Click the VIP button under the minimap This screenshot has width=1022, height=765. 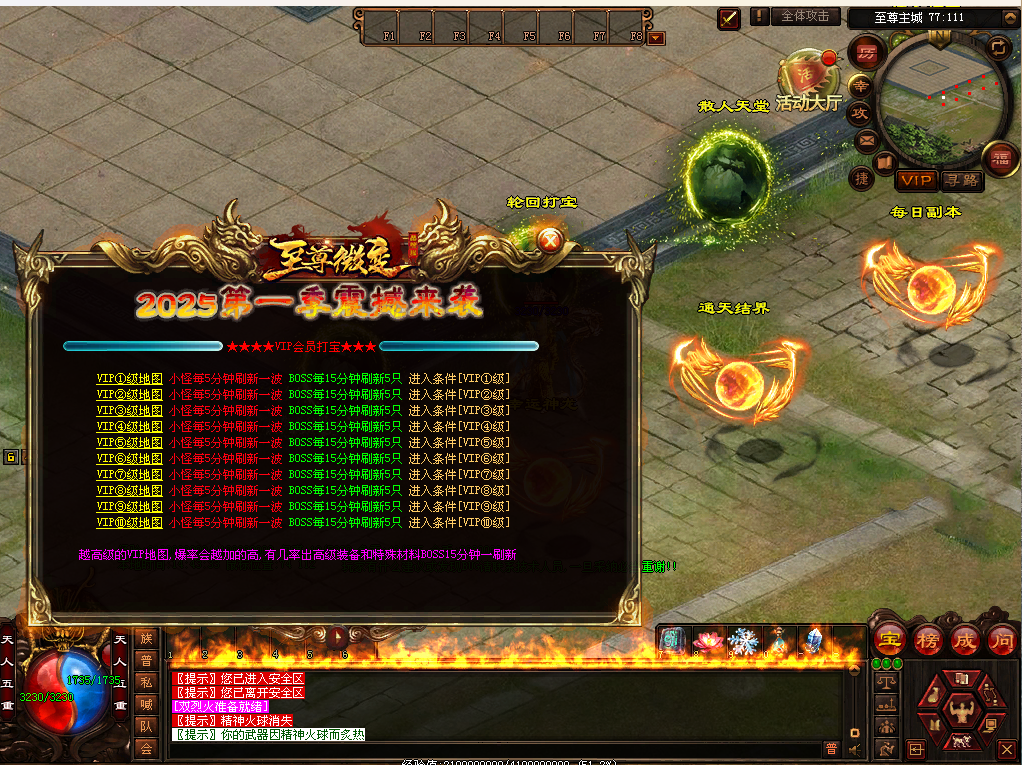coord(915,180)
